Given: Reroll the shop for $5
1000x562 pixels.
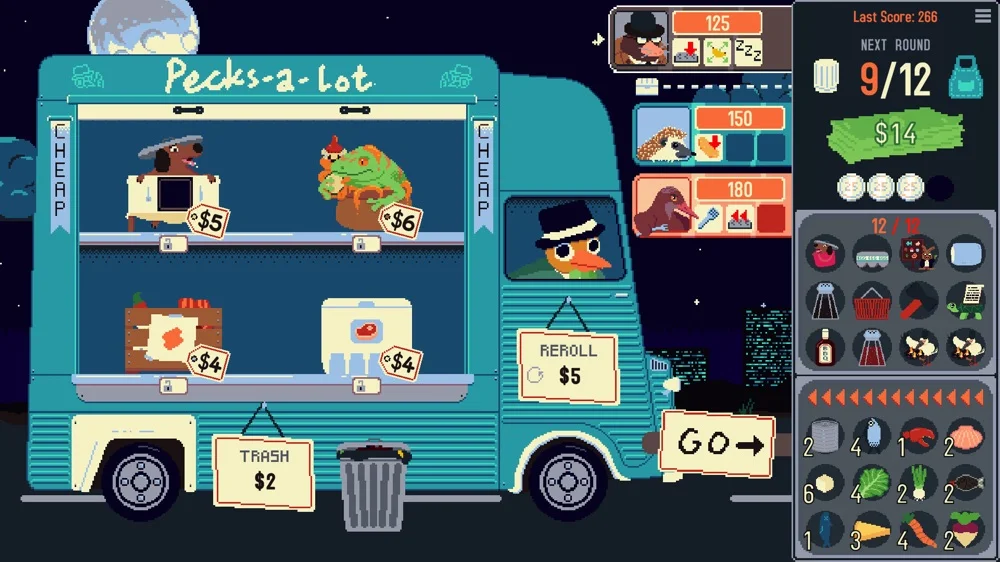Looking at the screenshot, I should click(x=567, y=365).
